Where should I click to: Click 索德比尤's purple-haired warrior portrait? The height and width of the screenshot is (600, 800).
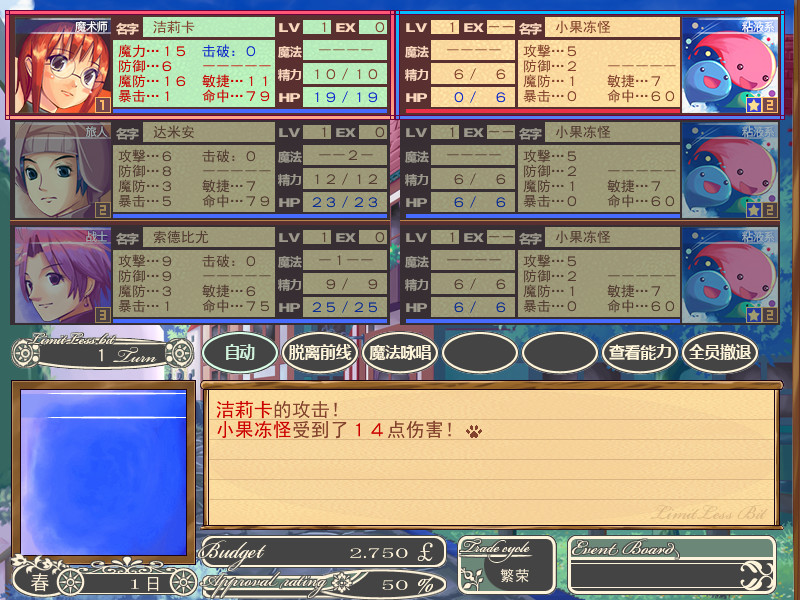point(61,275)
